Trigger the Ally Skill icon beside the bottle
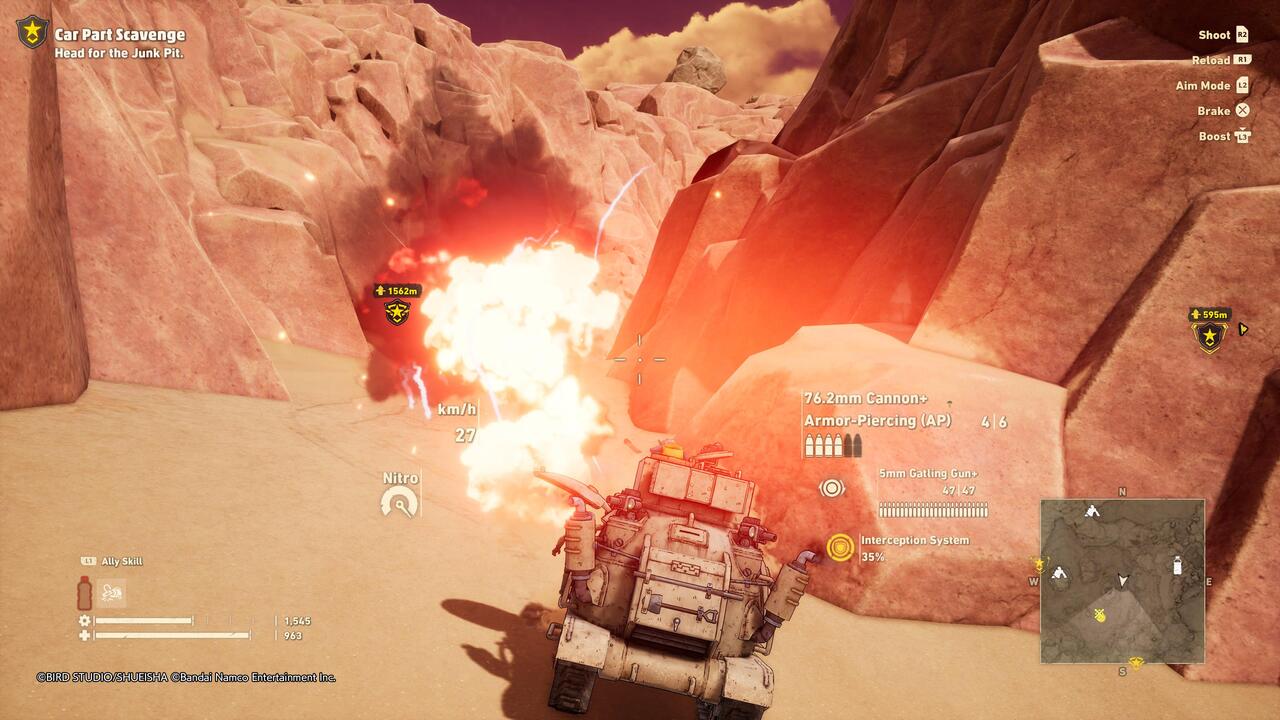The width and height of the screenshot is (1280, 720). 114,592
